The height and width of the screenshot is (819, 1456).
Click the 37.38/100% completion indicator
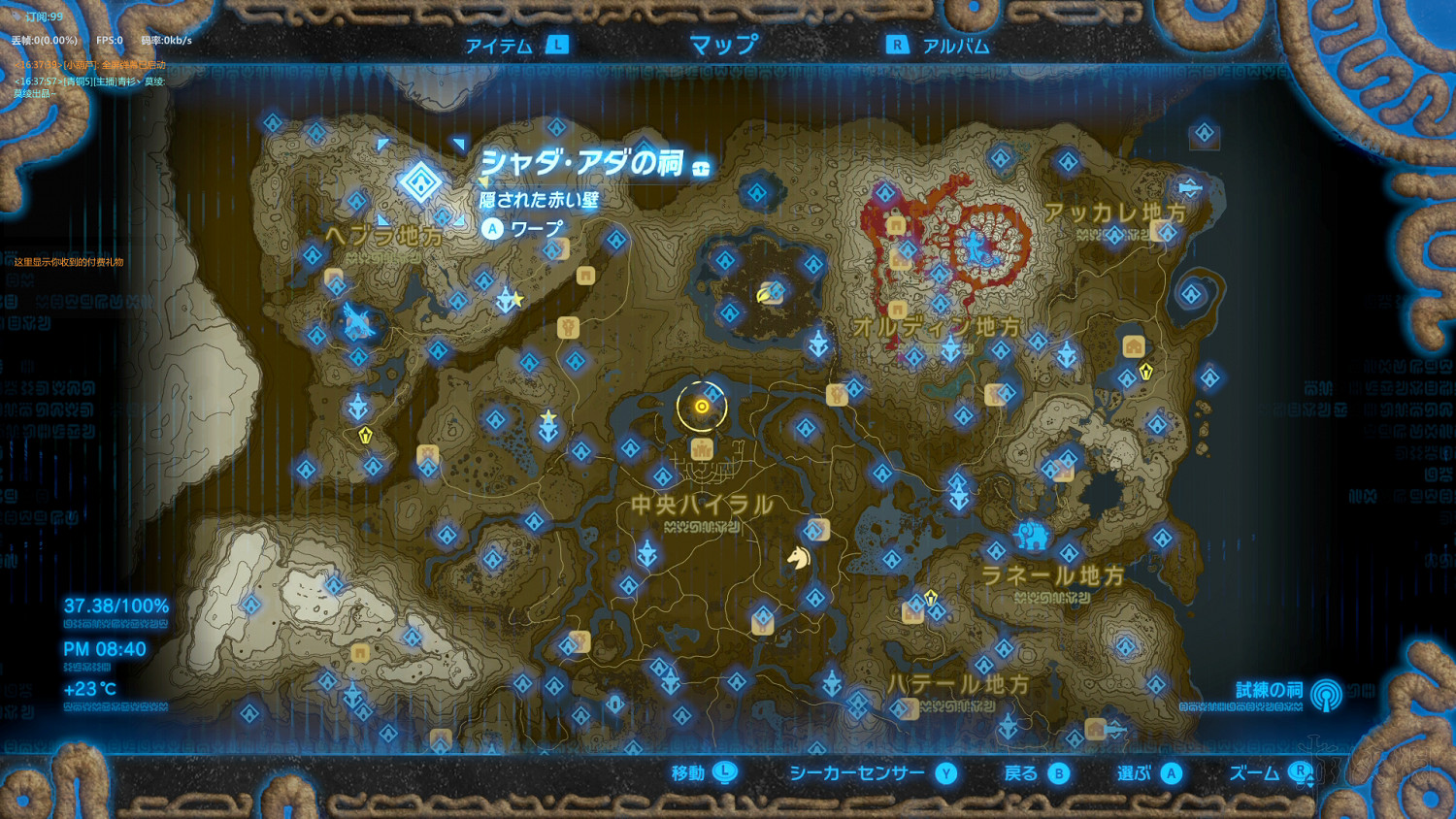[x=115, y=605]
